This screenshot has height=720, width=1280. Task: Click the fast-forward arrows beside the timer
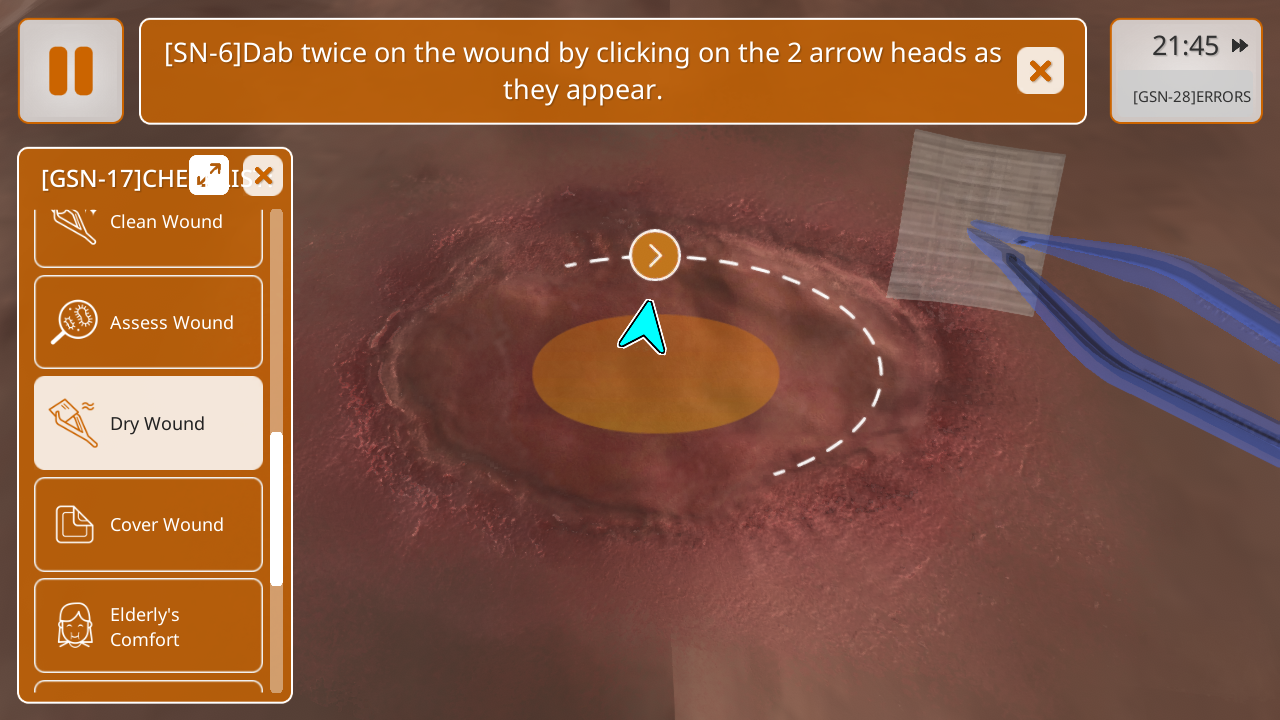point(1240,45)
